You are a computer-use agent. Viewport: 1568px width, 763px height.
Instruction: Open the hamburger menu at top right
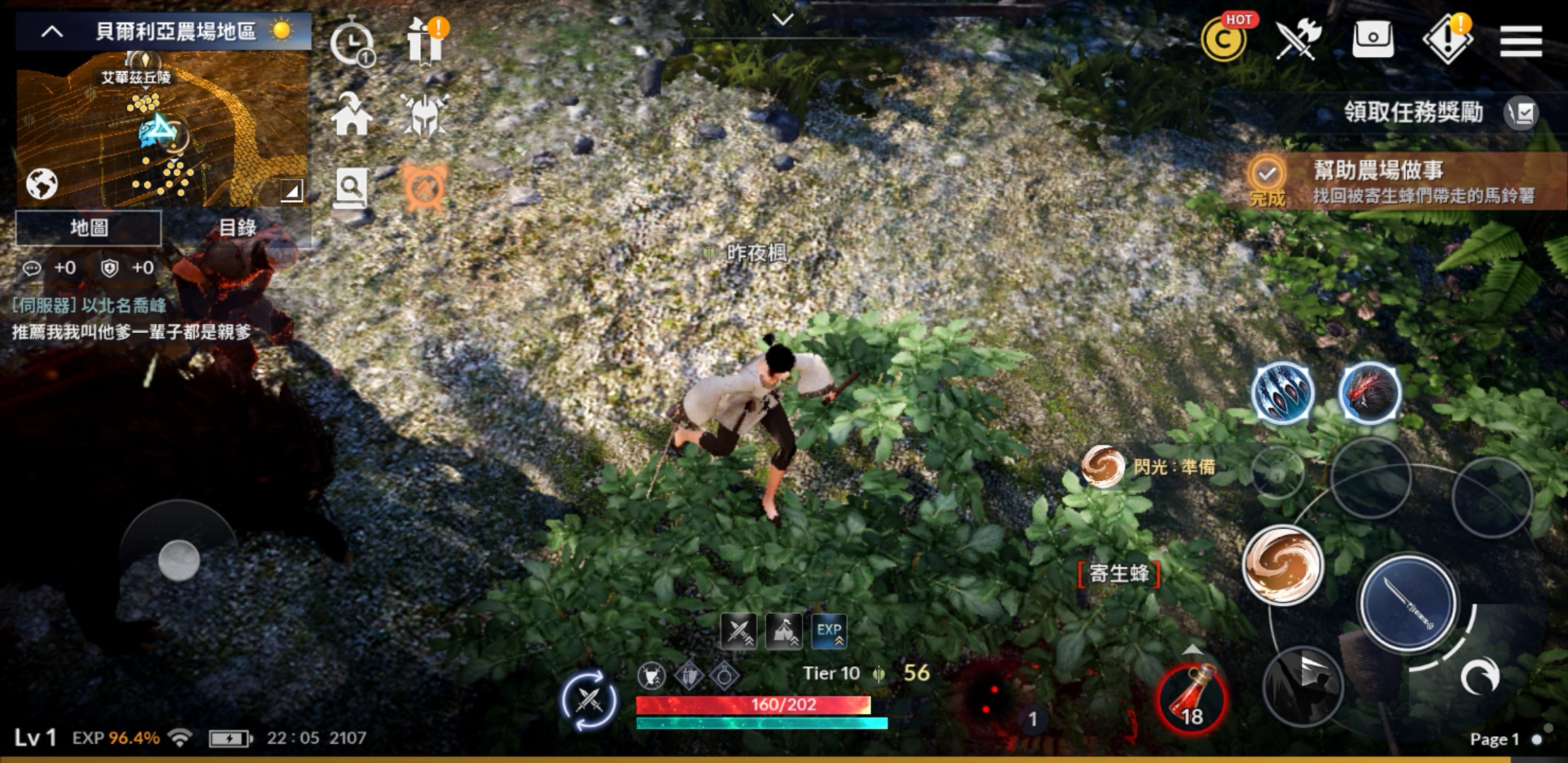[1523, 40]
